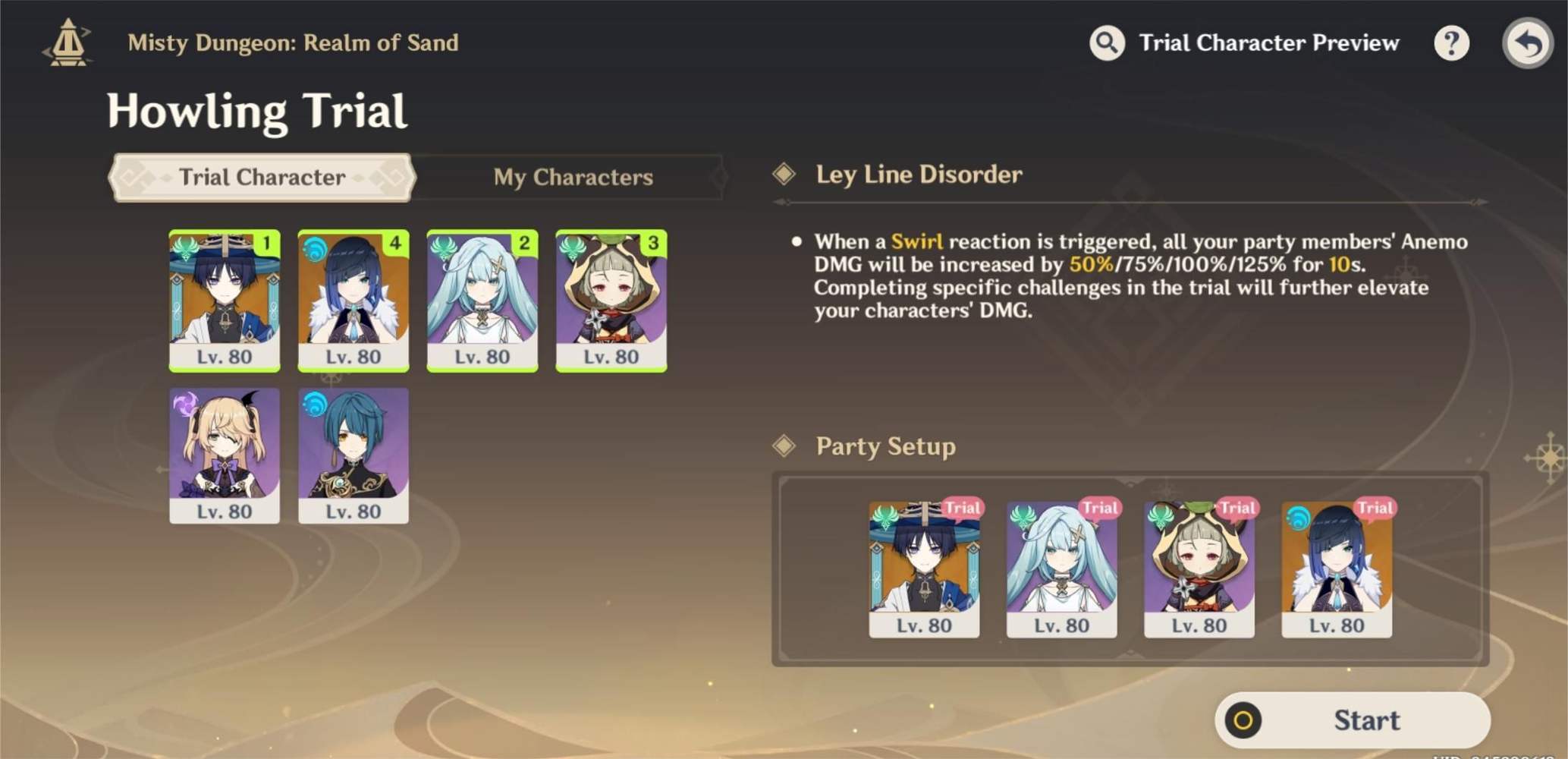
Task: Open the event overview icon top left
Action: [x=67, y=43]
